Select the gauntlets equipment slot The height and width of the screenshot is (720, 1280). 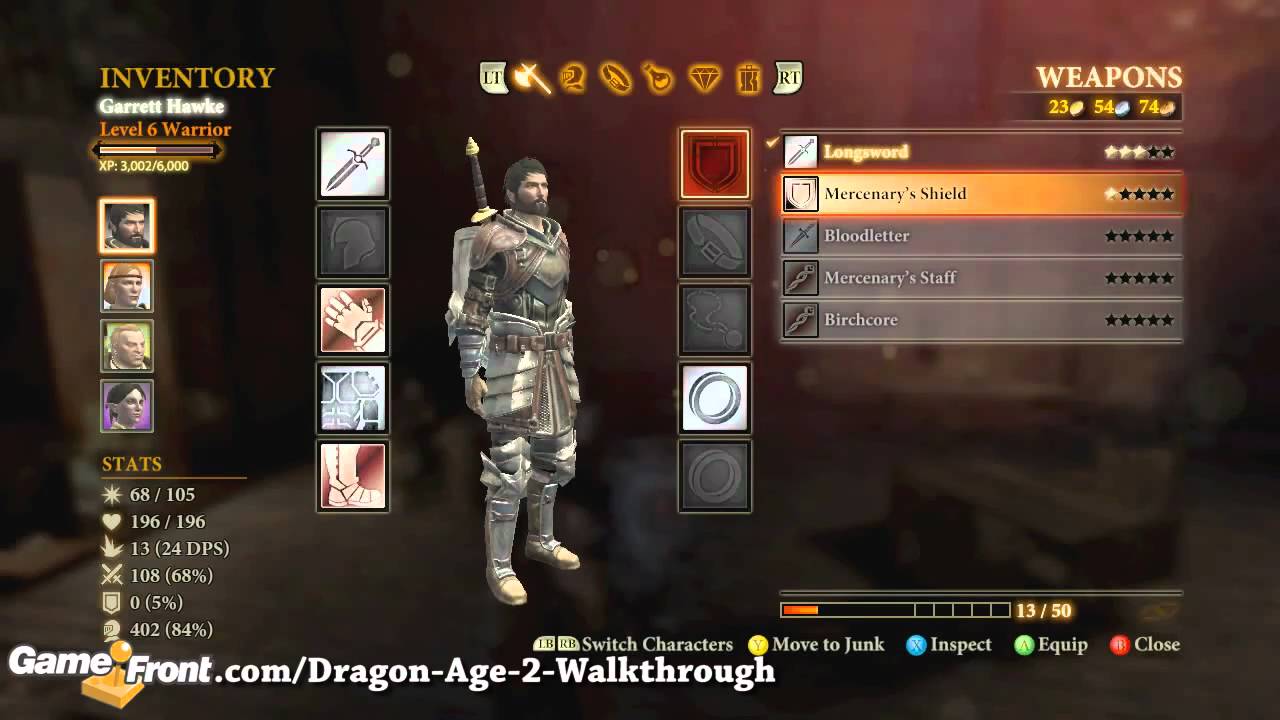point(353,320)
